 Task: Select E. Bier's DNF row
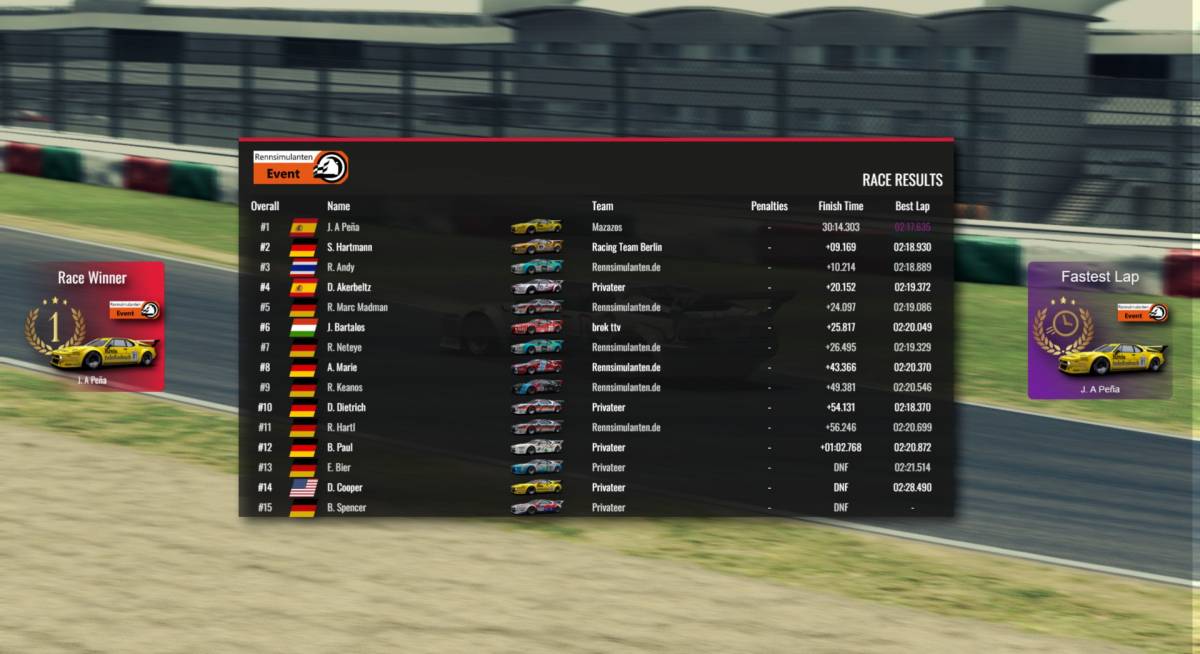(340, 467)
